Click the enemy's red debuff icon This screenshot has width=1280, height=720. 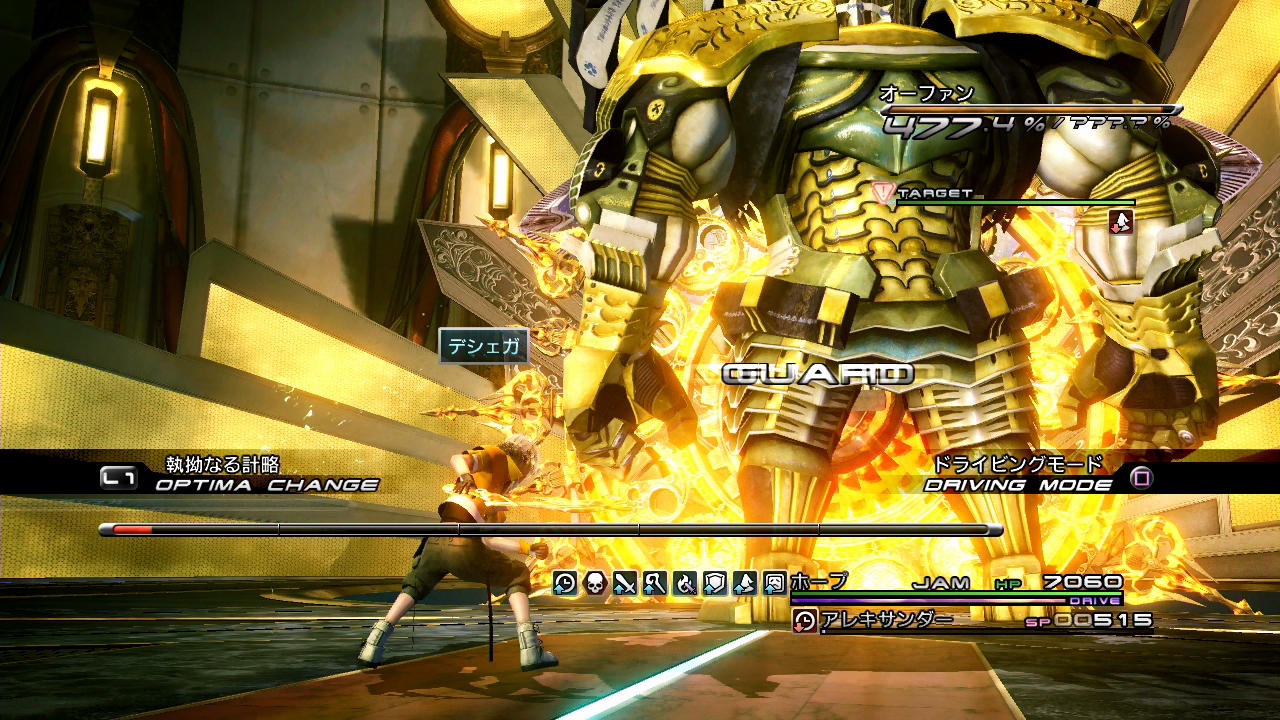(x=1121, y=221)
